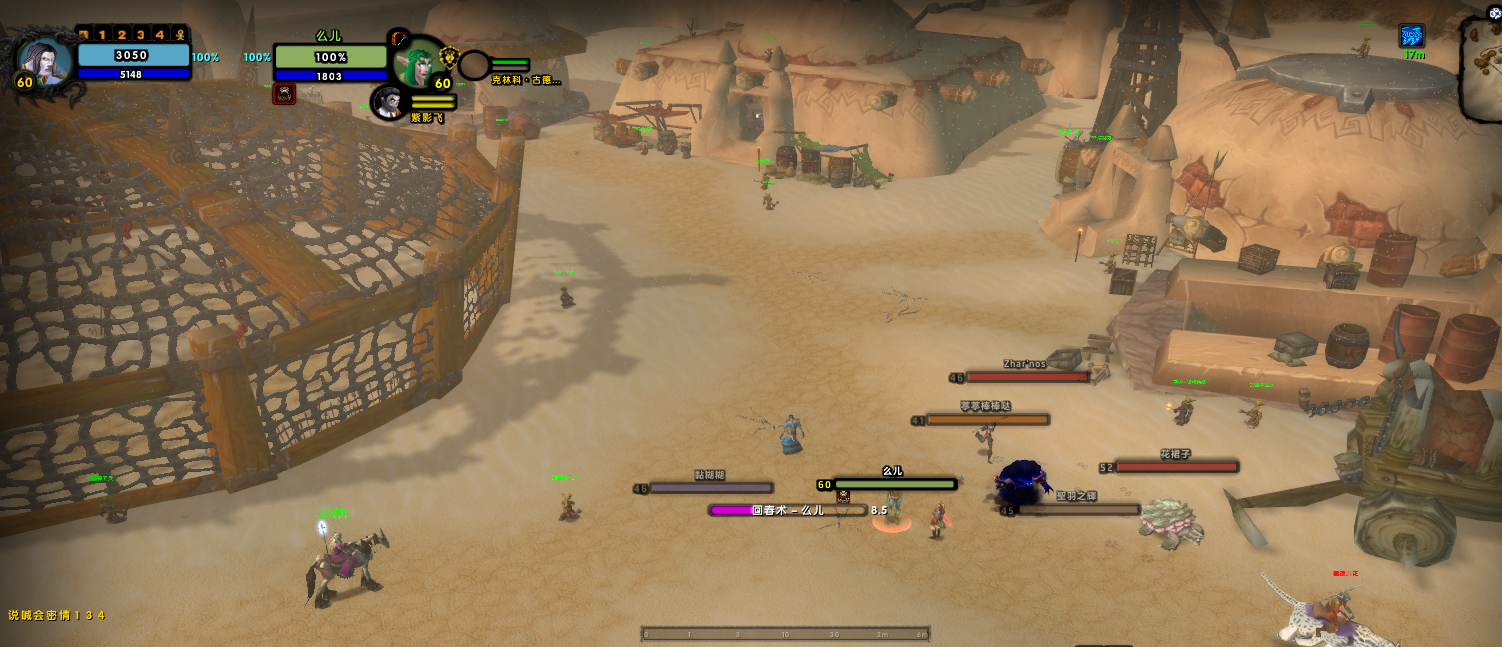Click the player character portrait
The height and width of the screenshot is (647, 1502).
pyautogui.click(x=45, y=59)
